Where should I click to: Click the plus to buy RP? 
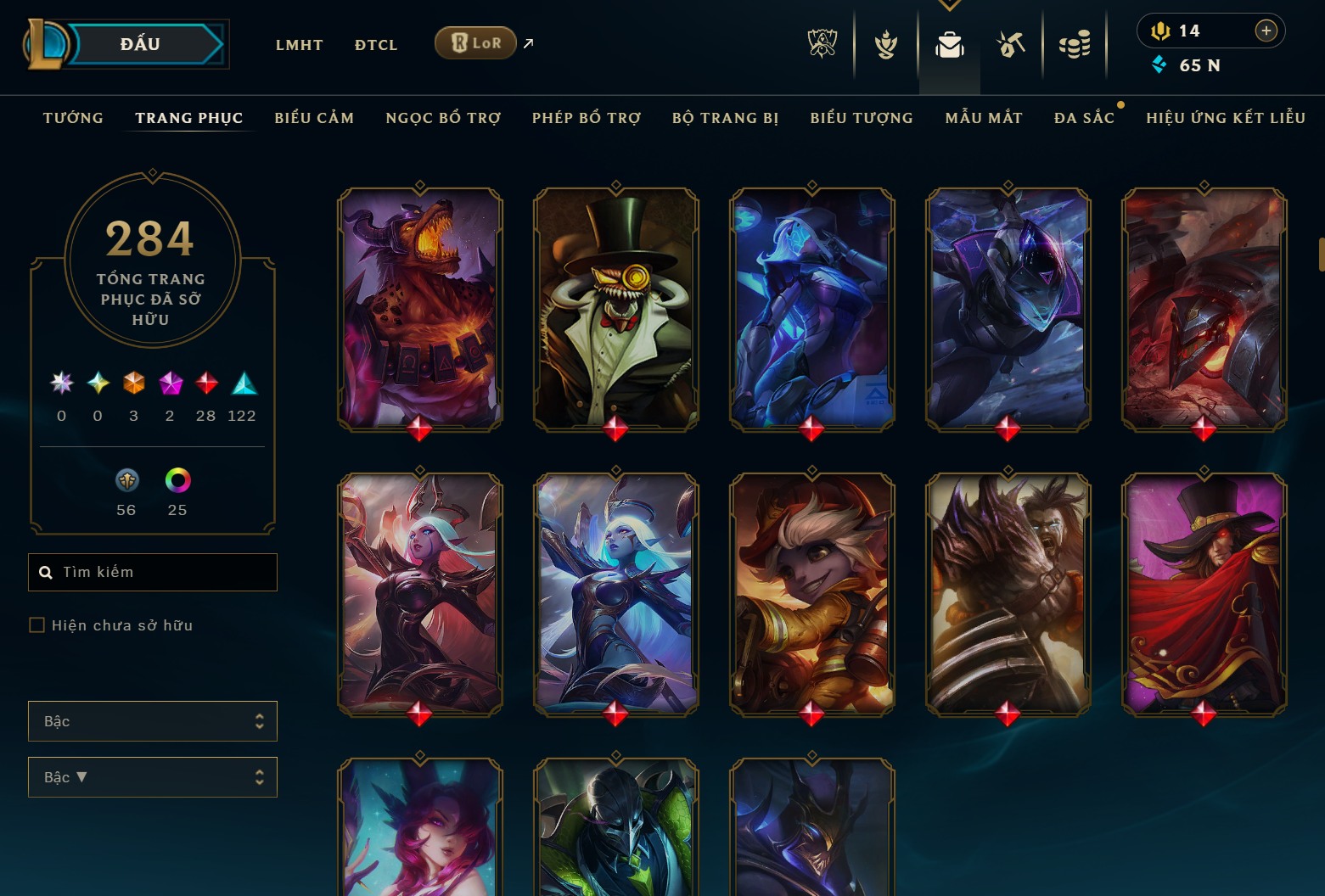point(1266,31)
